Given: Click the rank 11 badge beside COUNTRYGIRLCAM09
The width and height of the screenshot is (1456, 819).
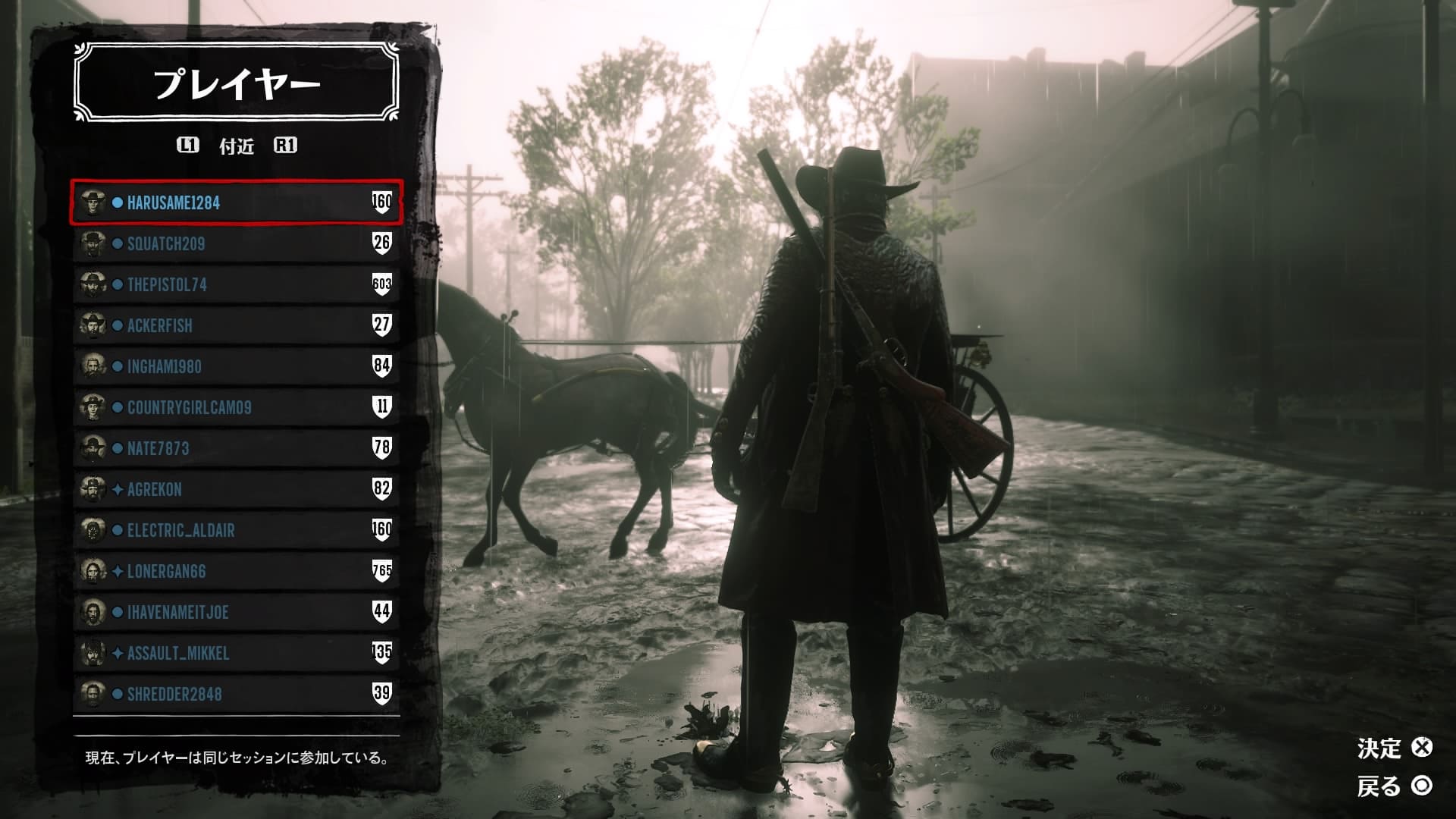Looking at the screenshot, I should pos(383,408).
